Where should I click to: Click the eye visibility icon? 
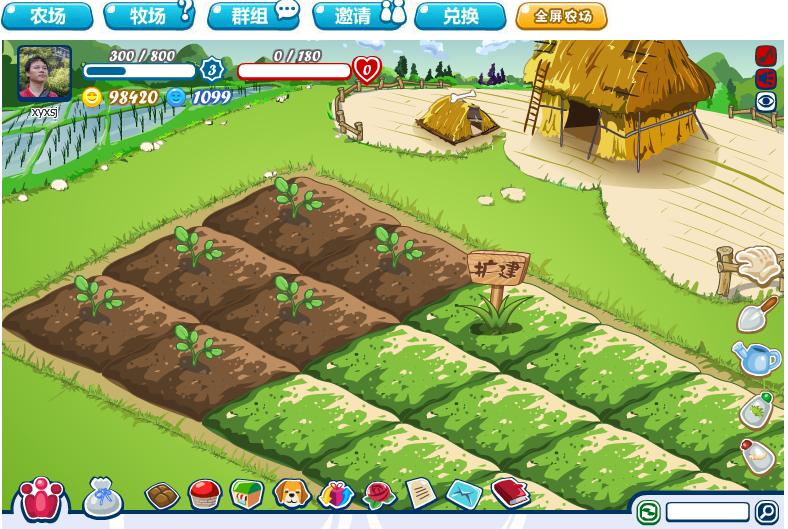(766, 101)
